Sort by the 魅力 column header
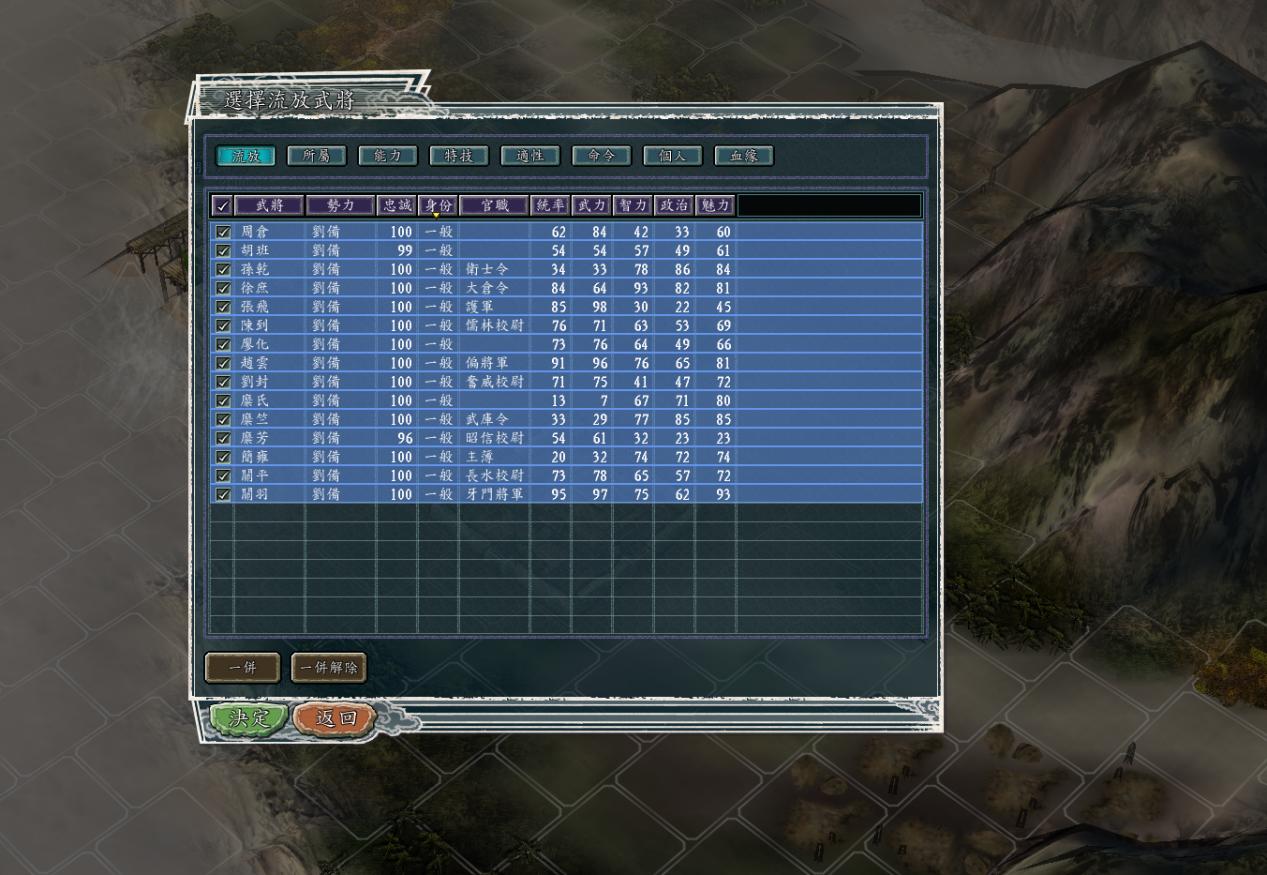Screen dimensions: 1267x875 point(715,206)
